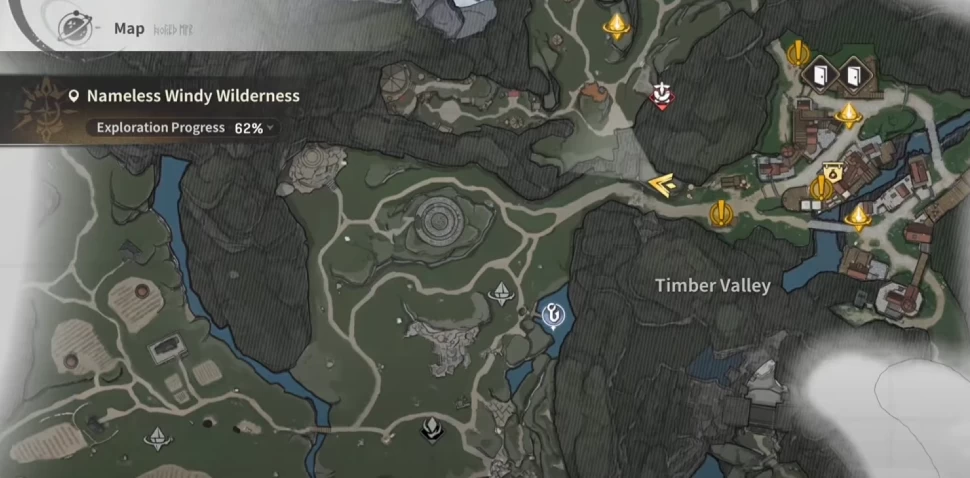The height and width of the screenshot is (478, 970).
Task: Click the gold exclamation marker below the money bag
Action: pos(821,188)
